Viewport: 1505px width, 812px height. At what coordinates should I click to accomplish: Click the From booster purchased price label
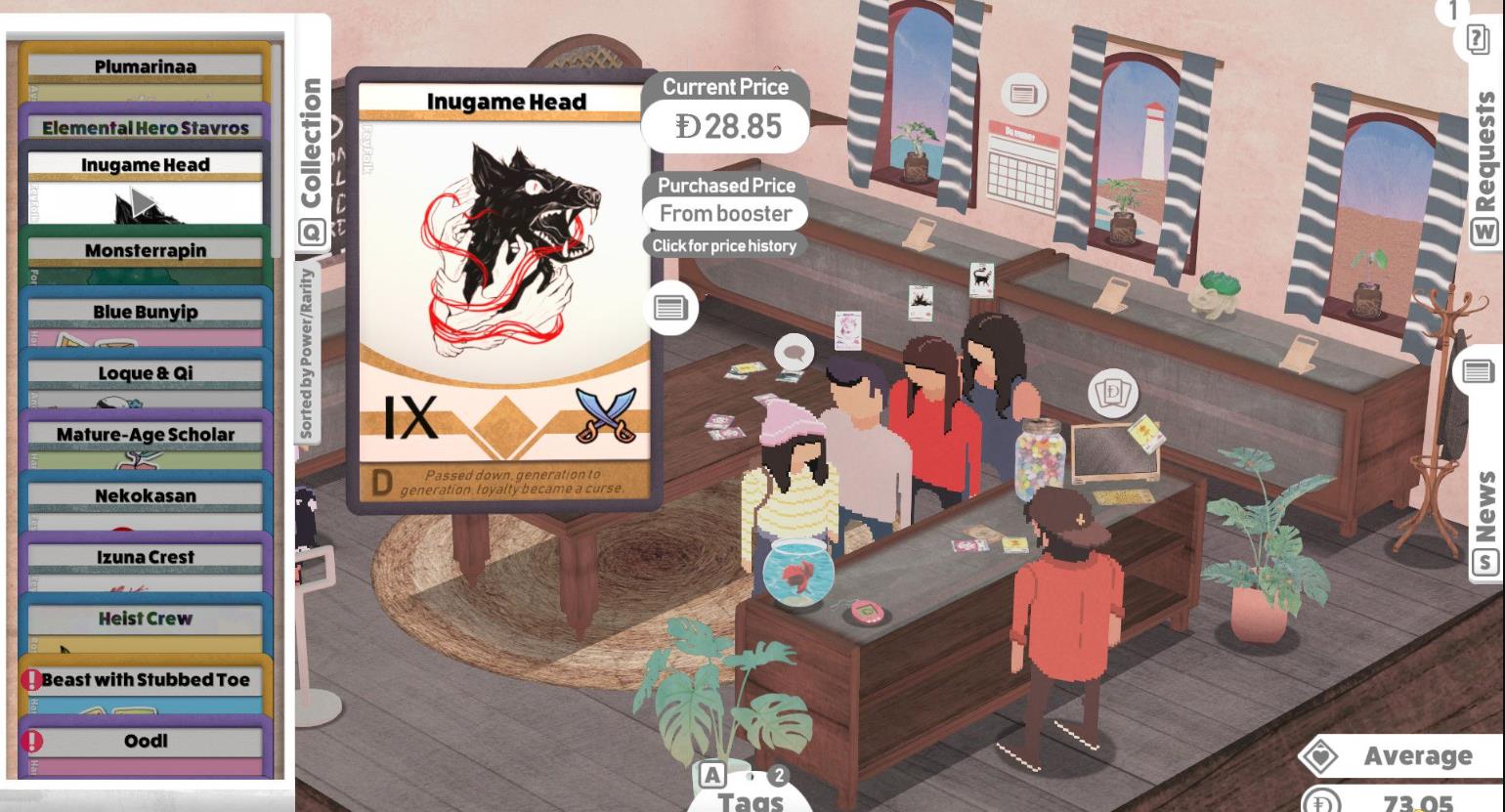click(724, 213)
